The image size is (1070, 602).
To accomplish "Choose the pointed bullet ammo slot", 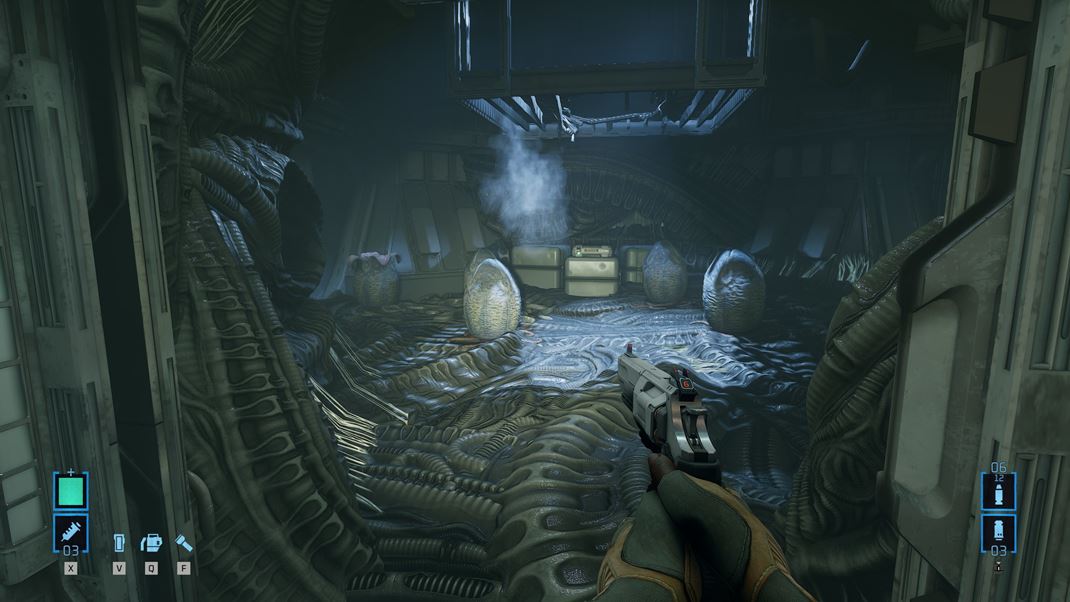I will [998, 493].
